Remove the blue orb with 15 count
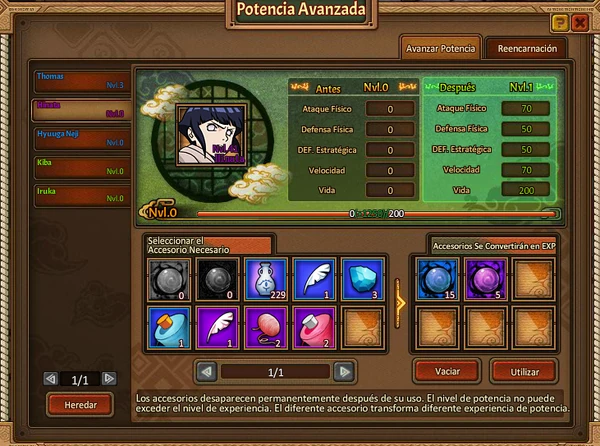 [436, 278]
